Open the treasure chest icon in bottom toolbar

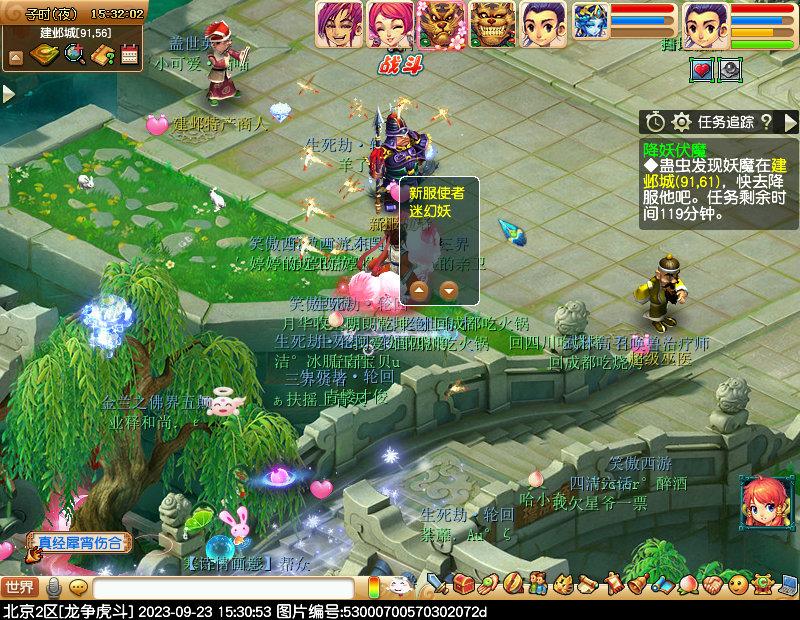[x=462, y=583]
